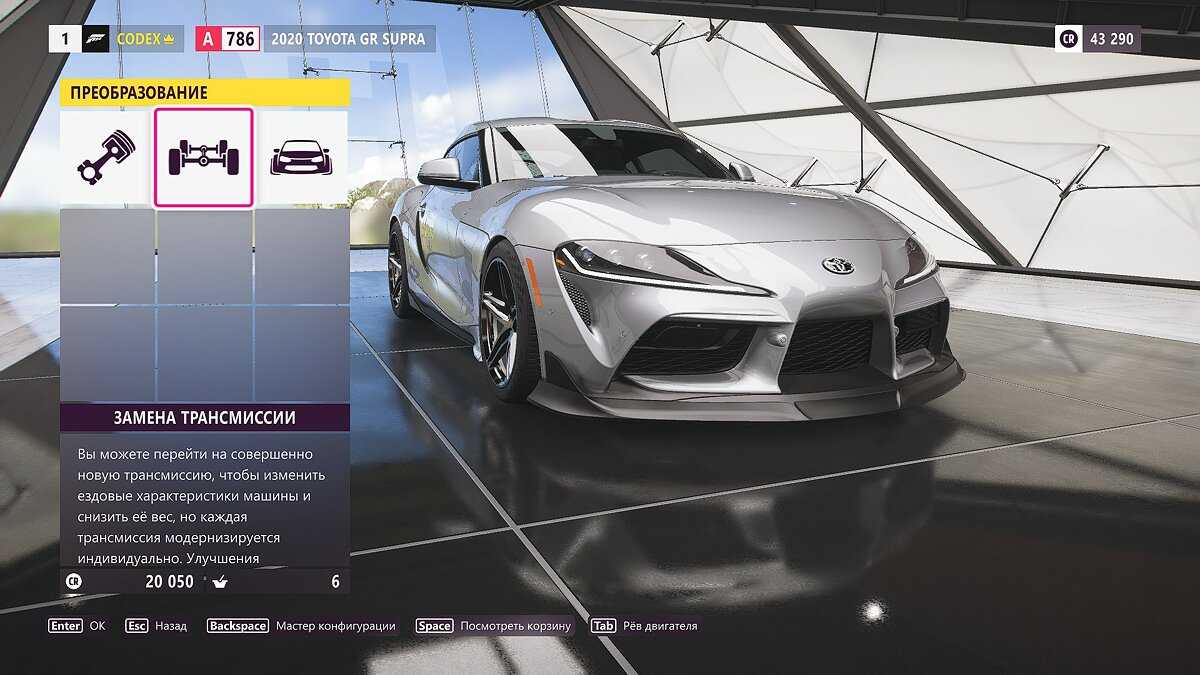View the cart via Посмотреть корзину
The image size is (1200, 675).
(x=494, y=626)
